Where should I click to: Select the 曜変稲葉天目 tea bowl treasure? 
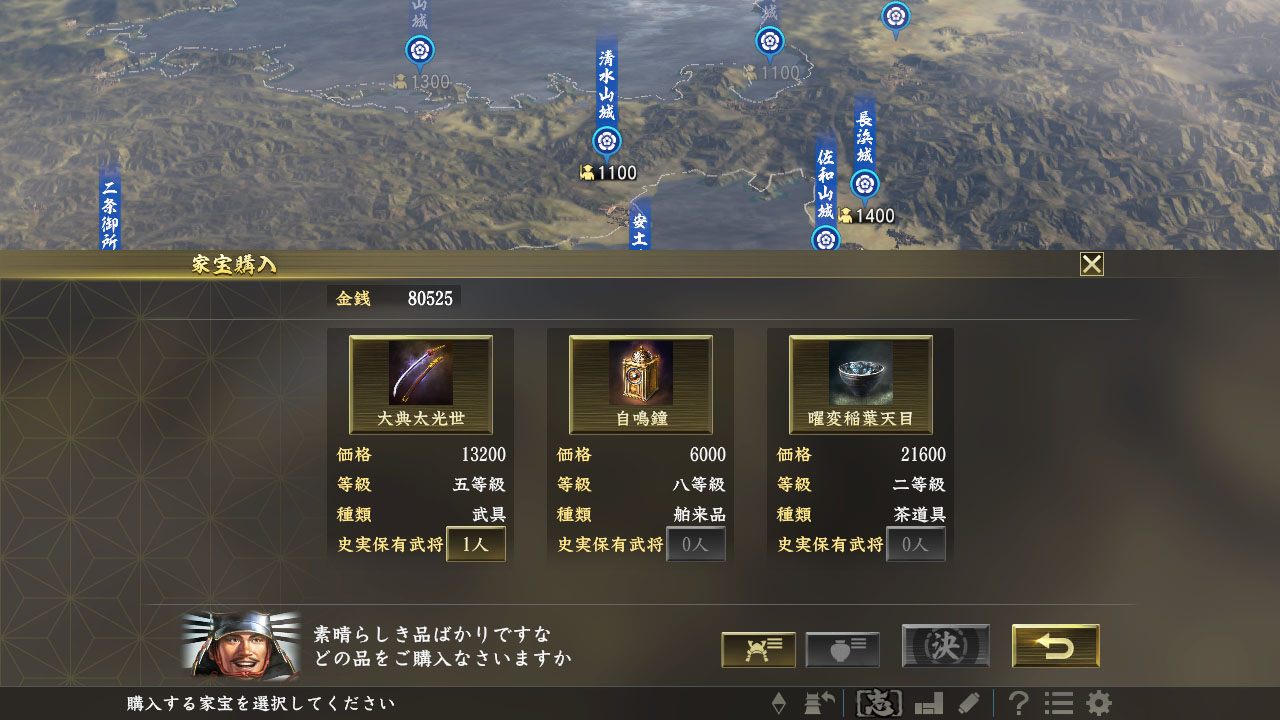pyautogui.click(x=861, y=385)
